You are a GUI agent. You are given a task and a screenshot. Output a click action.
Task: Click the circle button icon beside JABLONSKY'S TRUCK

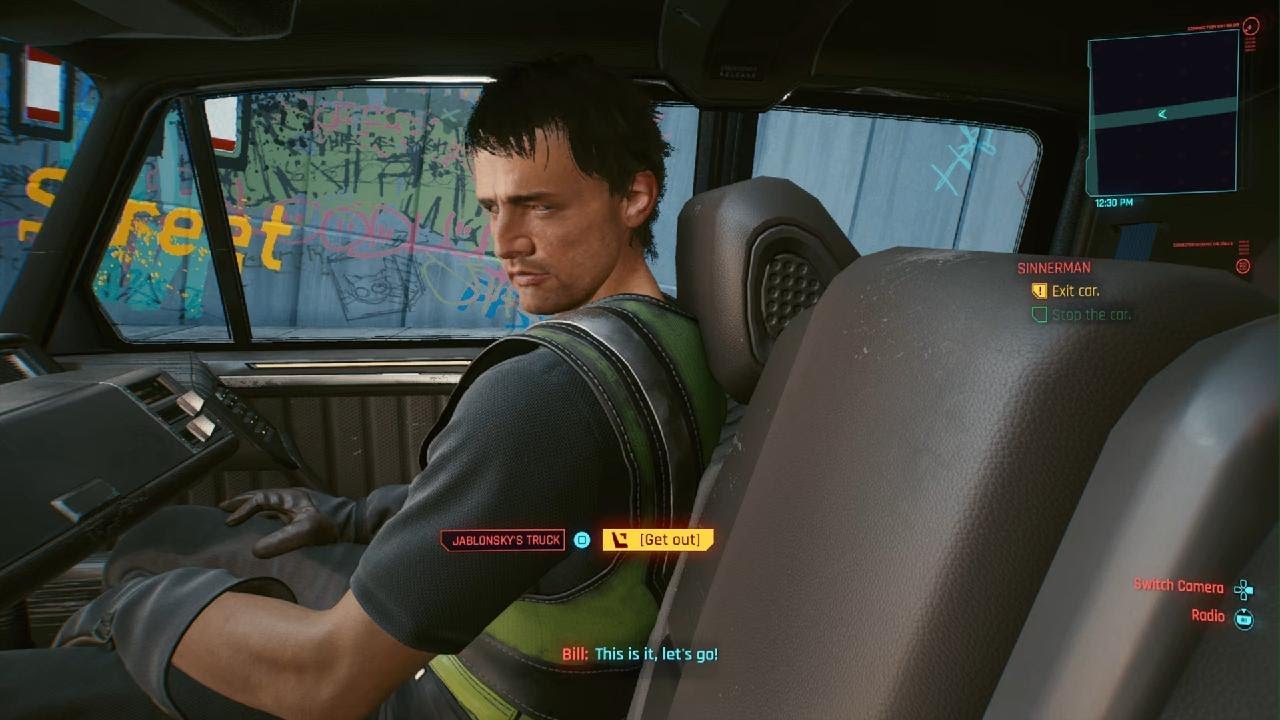[x=581, y=538]
